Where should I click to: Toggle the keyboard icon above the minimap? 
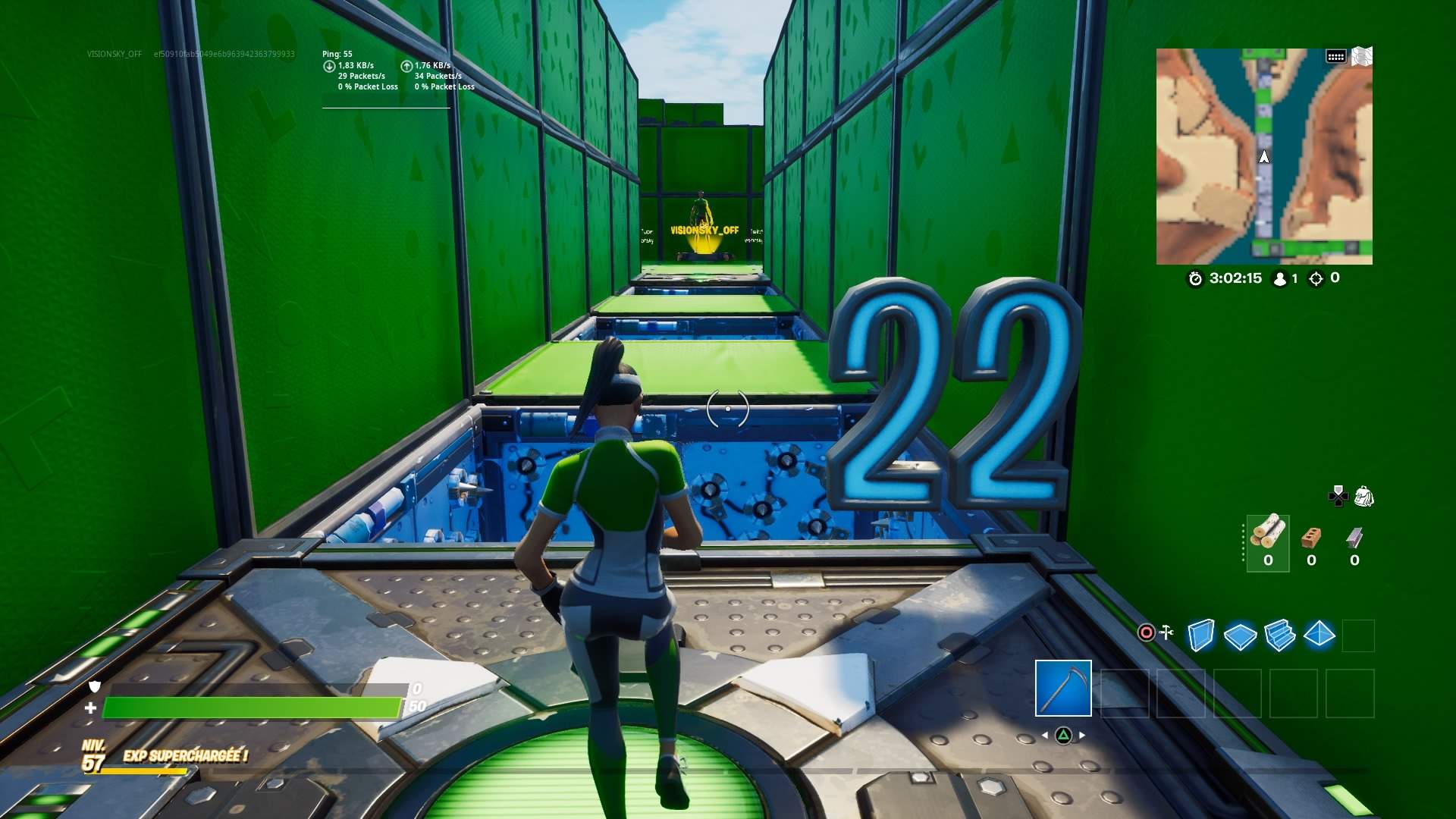click(x=1335, y=56)
